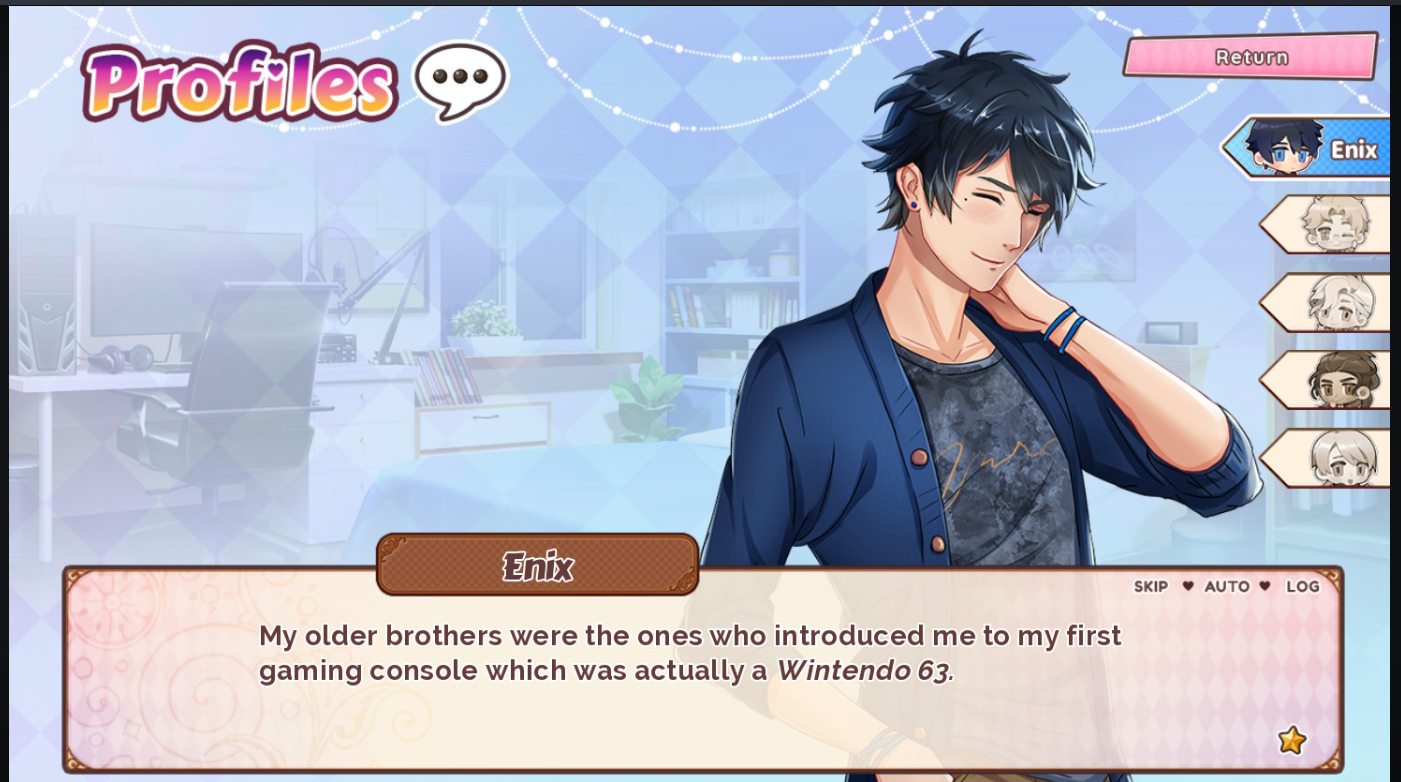View the pale short-haired character profile at the bottom
1401x782 pixels.
click(1328, 458)
